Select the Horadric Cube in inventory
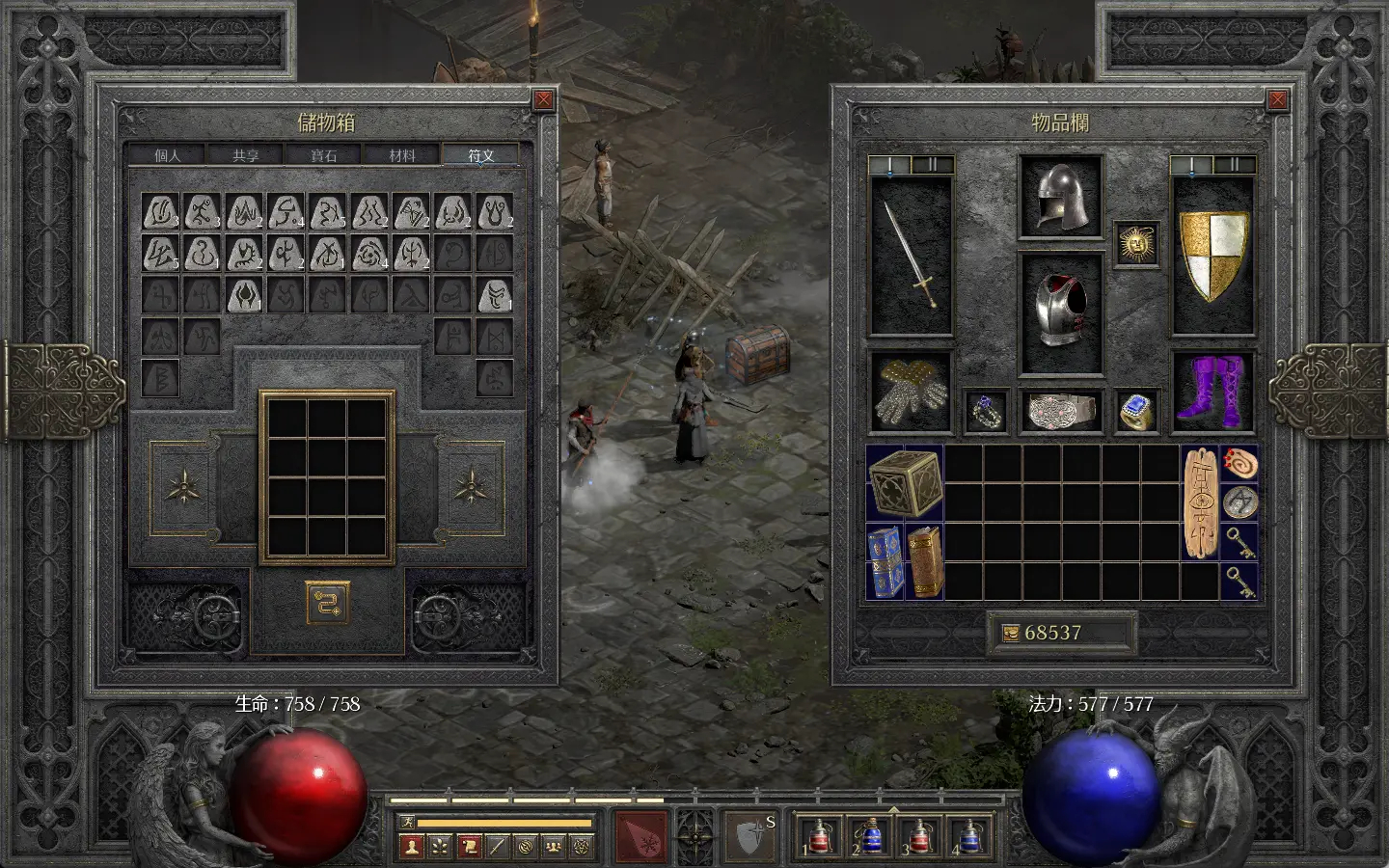The image size is (1389, 868). pyautogui.click(x=904, y=482)
